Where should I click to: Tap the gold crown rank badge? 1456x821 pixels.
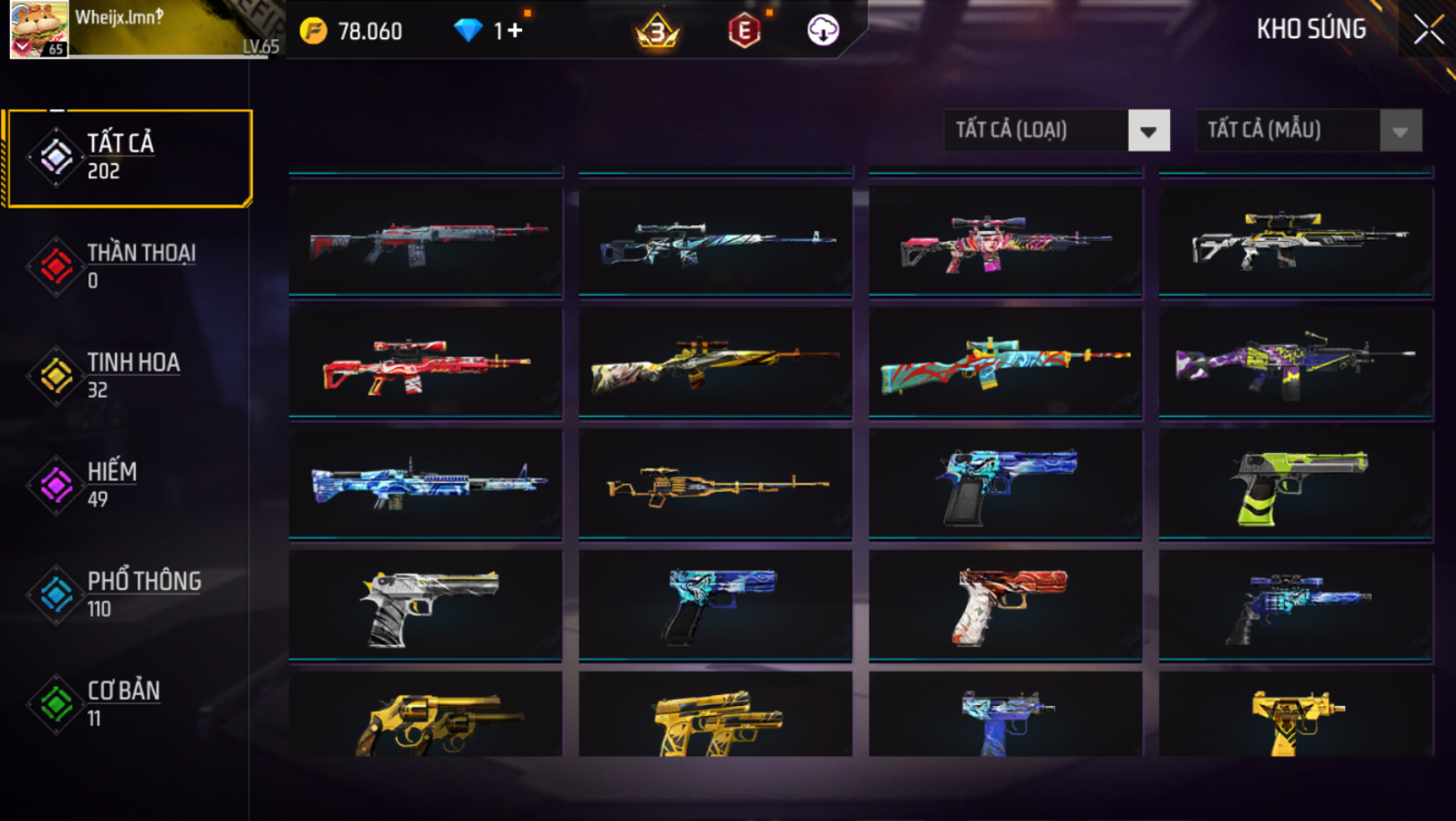(657, 31)
